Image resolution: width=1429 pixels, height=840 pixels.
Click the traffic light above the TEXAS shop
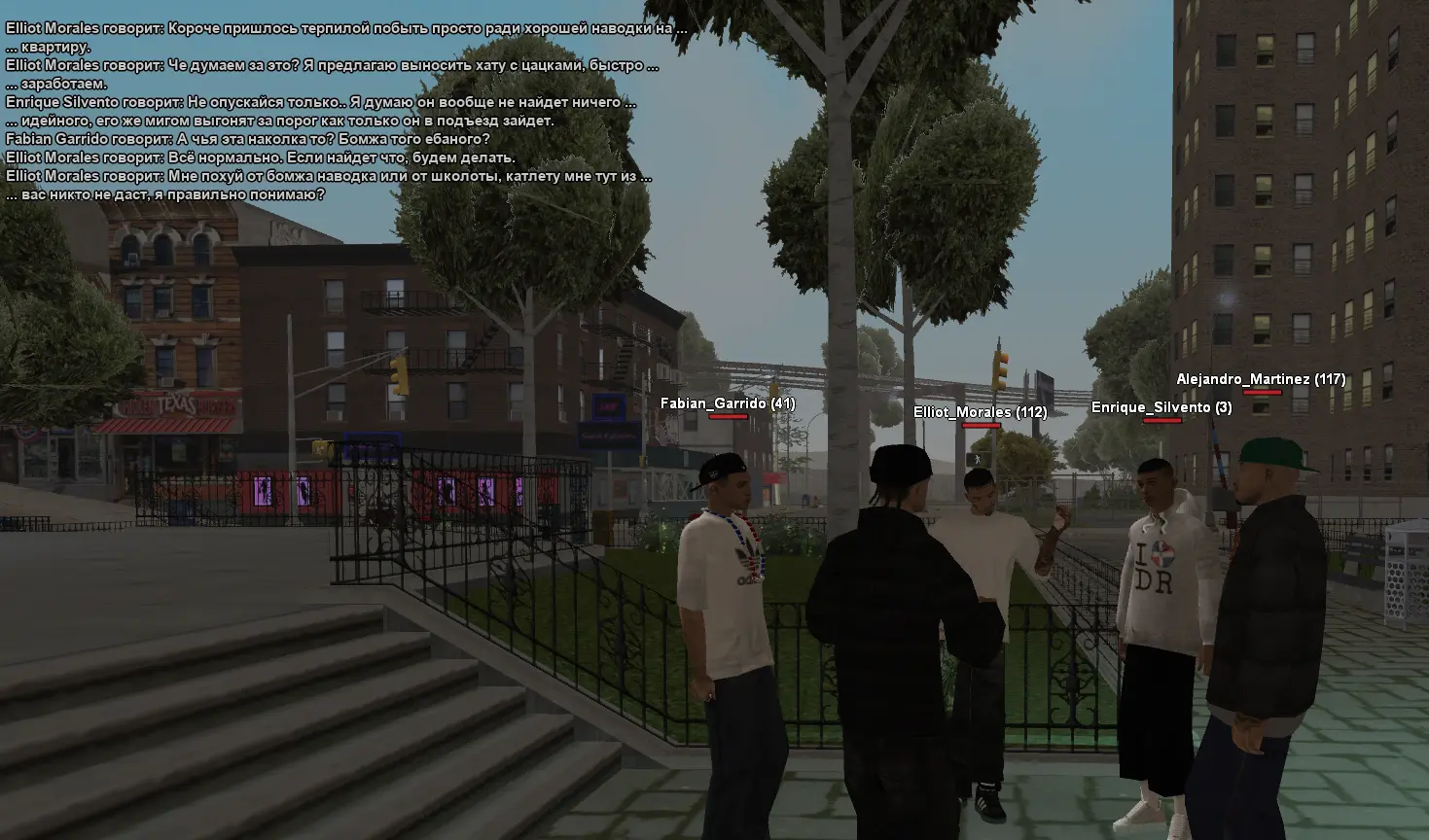pyautogui.click(x=402, y=372)
